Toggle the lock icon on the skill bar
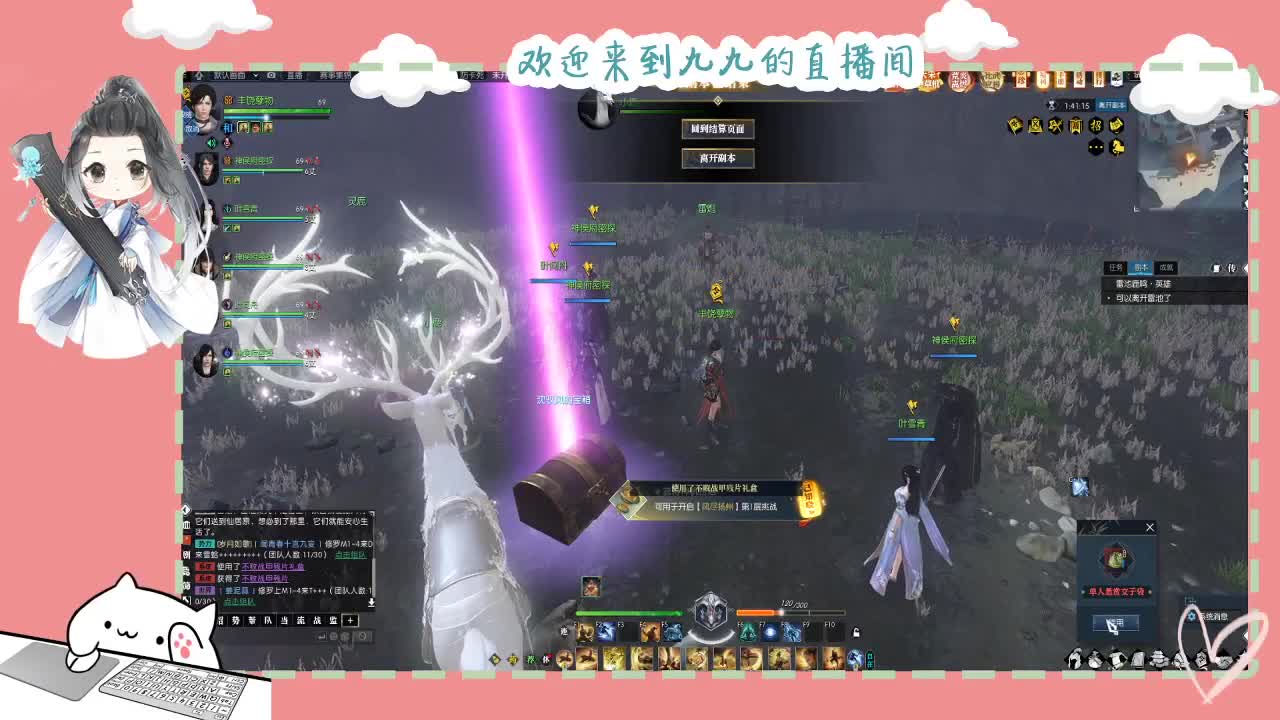The height and width of the screenshot is (720, 1280). pos(856,633)
